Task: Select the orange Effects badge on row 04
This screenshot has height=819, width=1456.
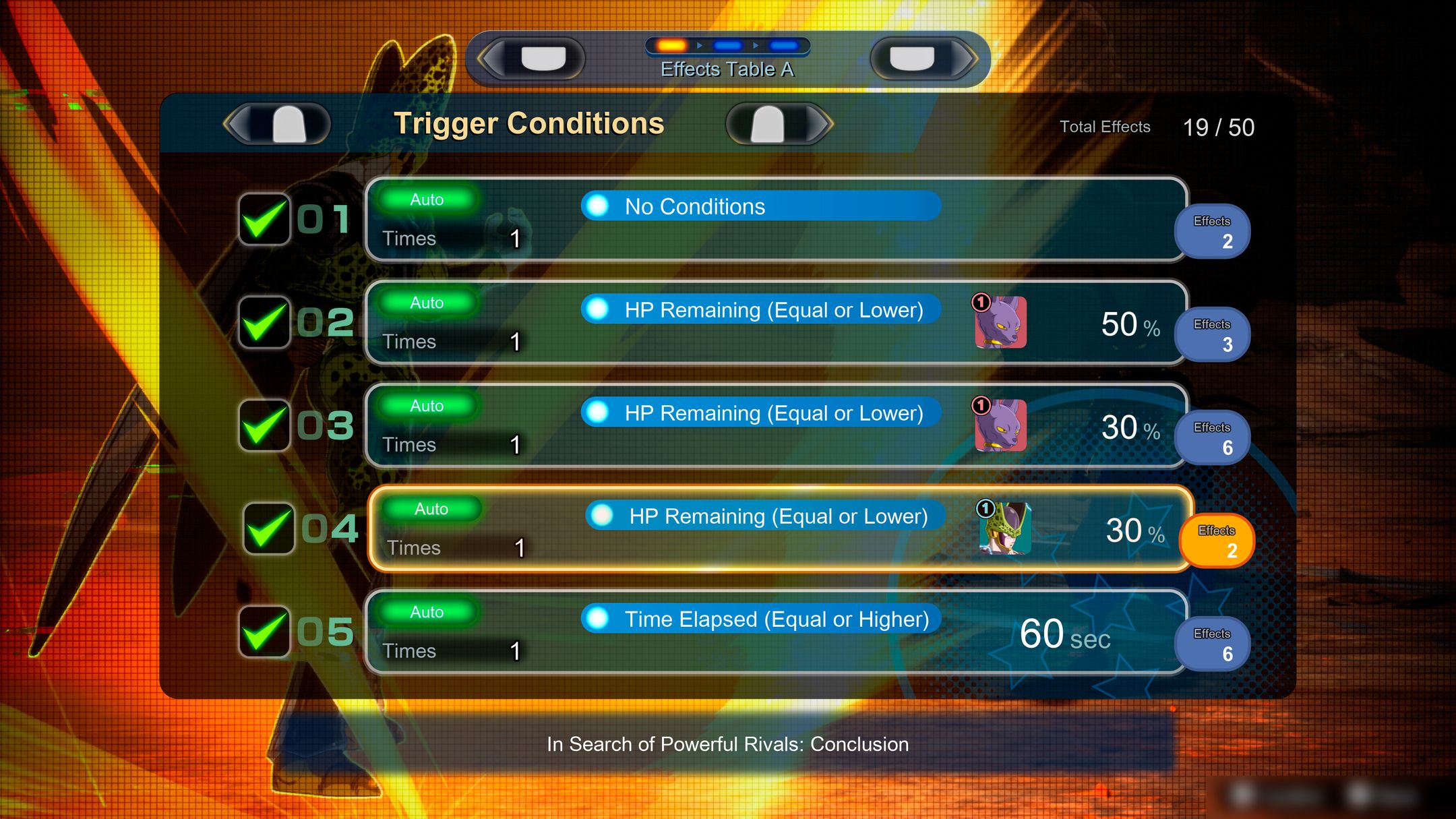Action: click(1216, 539)
